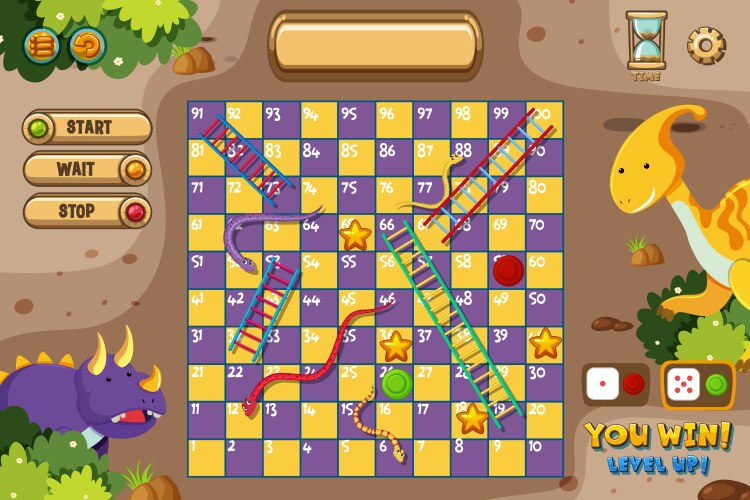Click board tile number 55
750x500 pixels.
click(x=356, y=270)
